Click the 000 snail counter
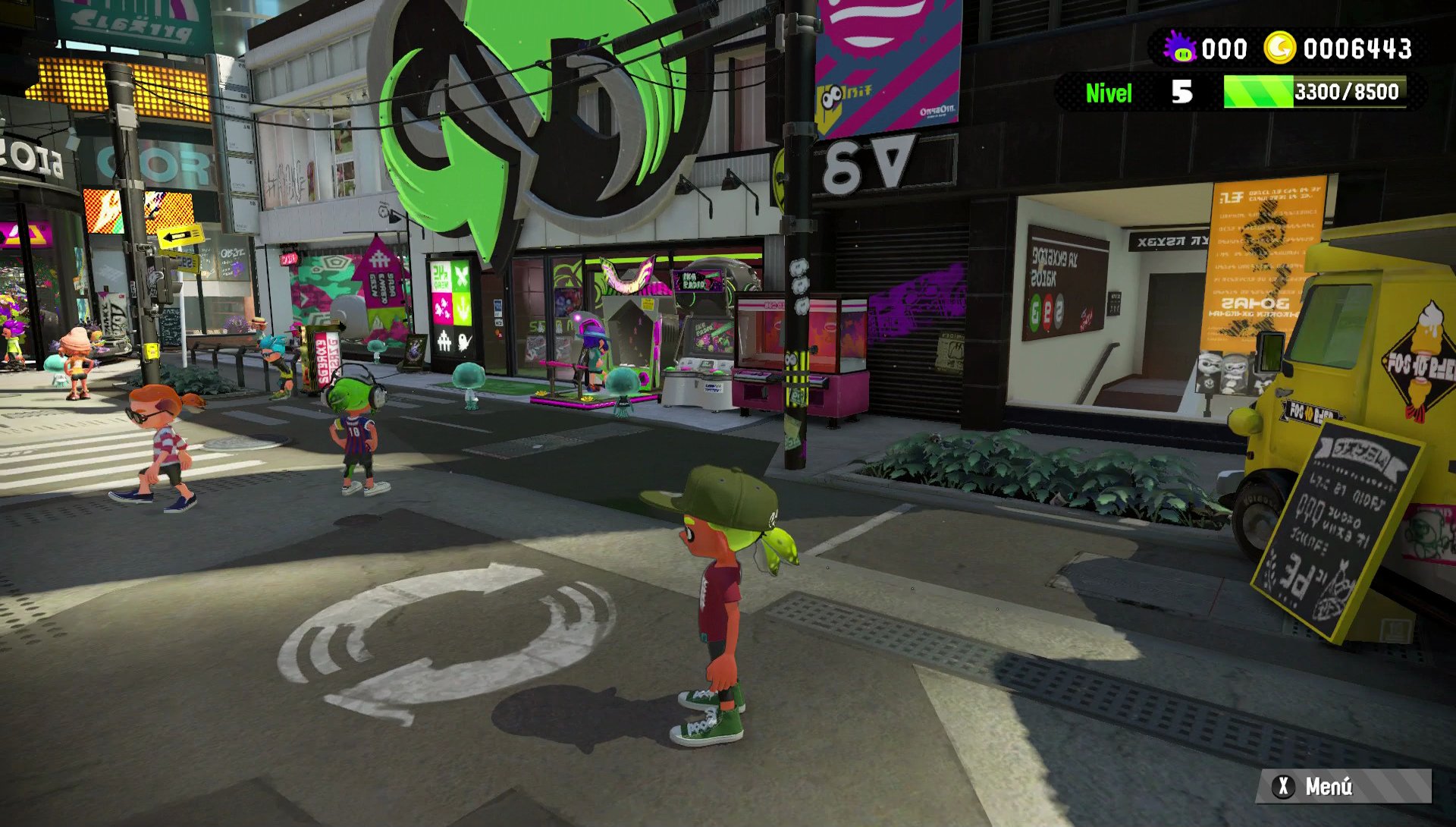 tap(1225, 48)
